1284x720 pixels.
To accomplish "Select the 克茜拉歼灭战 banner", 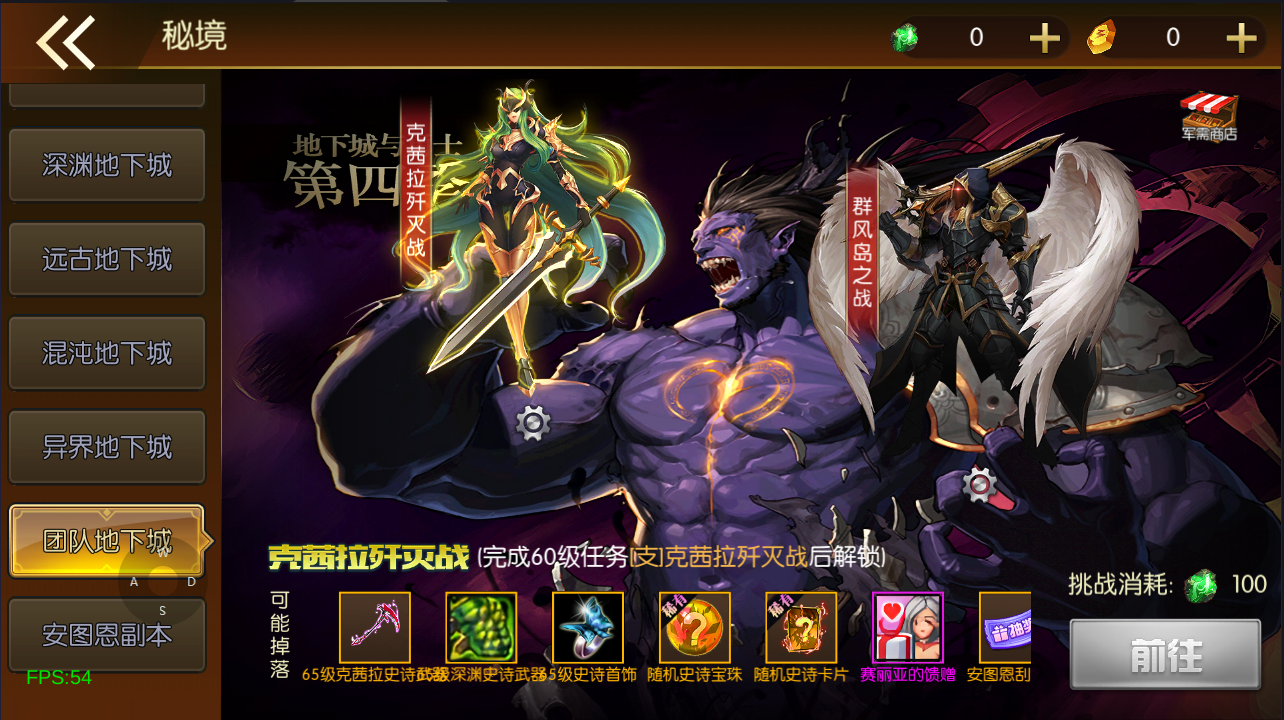I will pyautogui.click(x=415, y=190).
